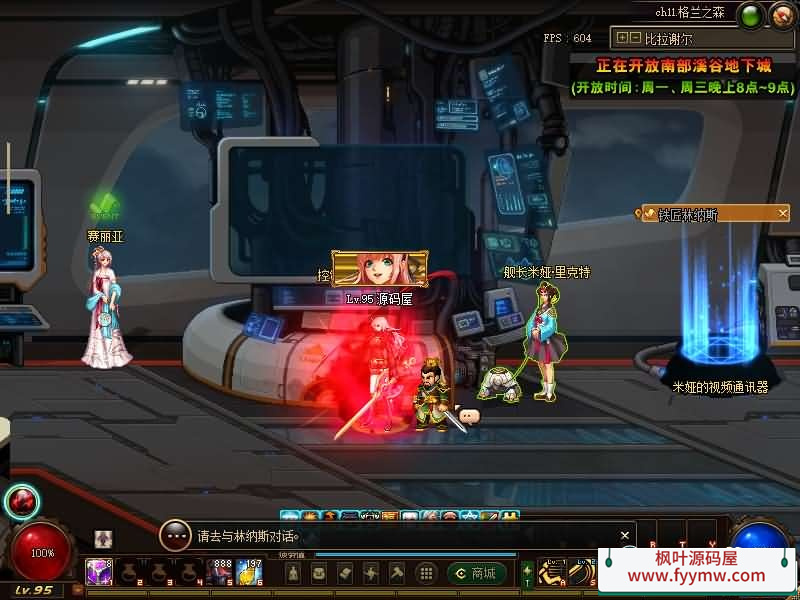Expand the map with the plus button
This screenshot has width=800, height=600.
coord(623,38)
